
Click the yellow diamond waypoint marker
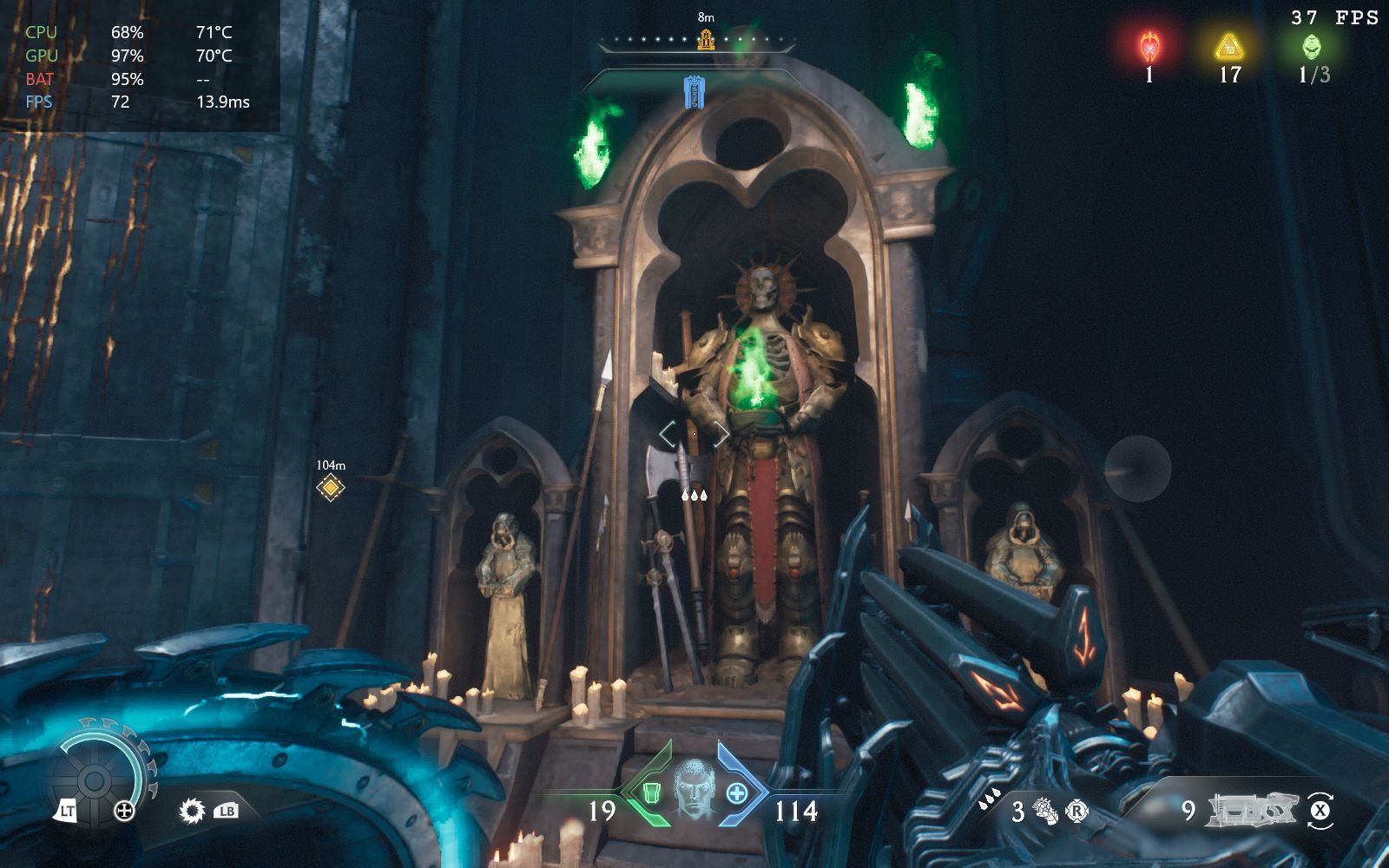click(x=330, y=488)
